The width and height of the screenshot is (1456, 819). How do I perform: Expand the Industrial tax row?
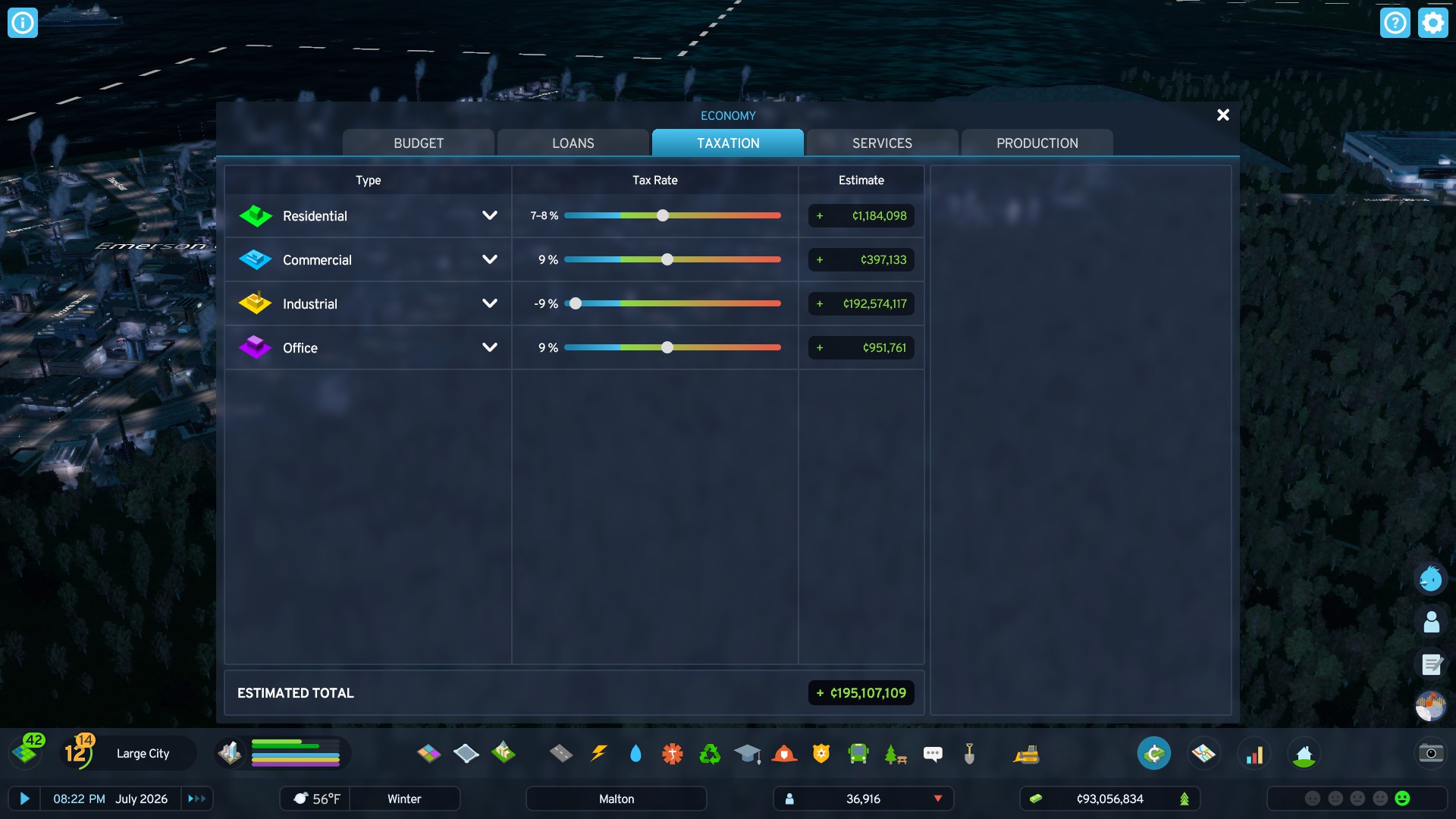(489, 303)
